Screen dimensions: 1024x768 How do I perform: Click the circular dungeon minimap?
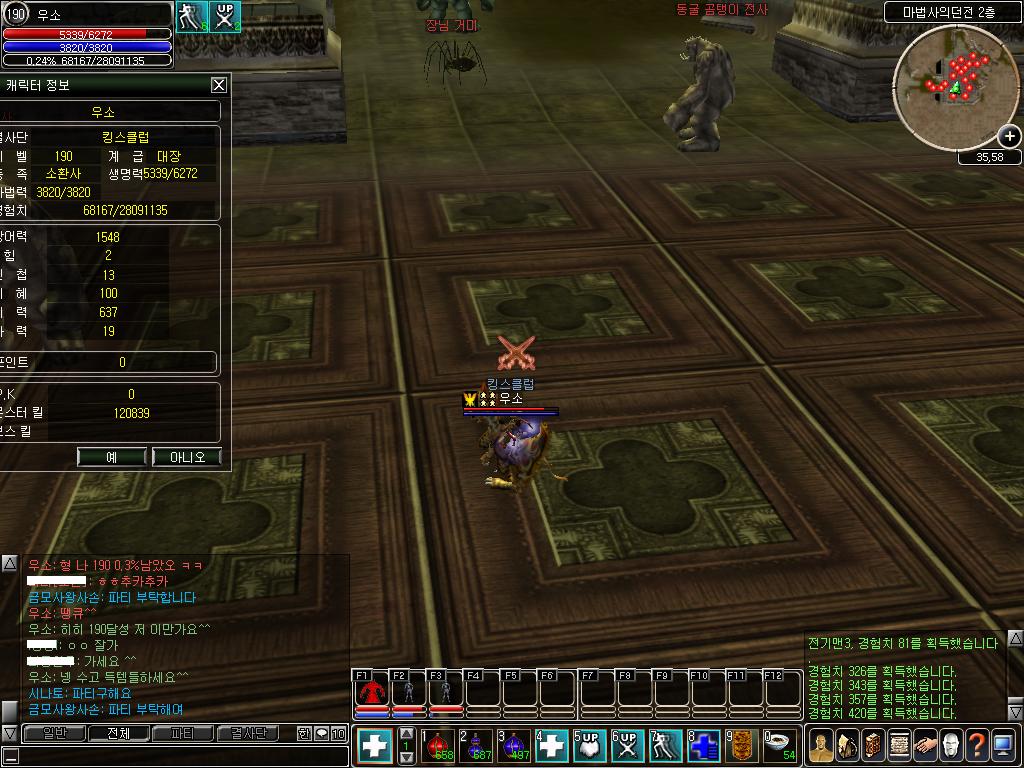(955, 90)
